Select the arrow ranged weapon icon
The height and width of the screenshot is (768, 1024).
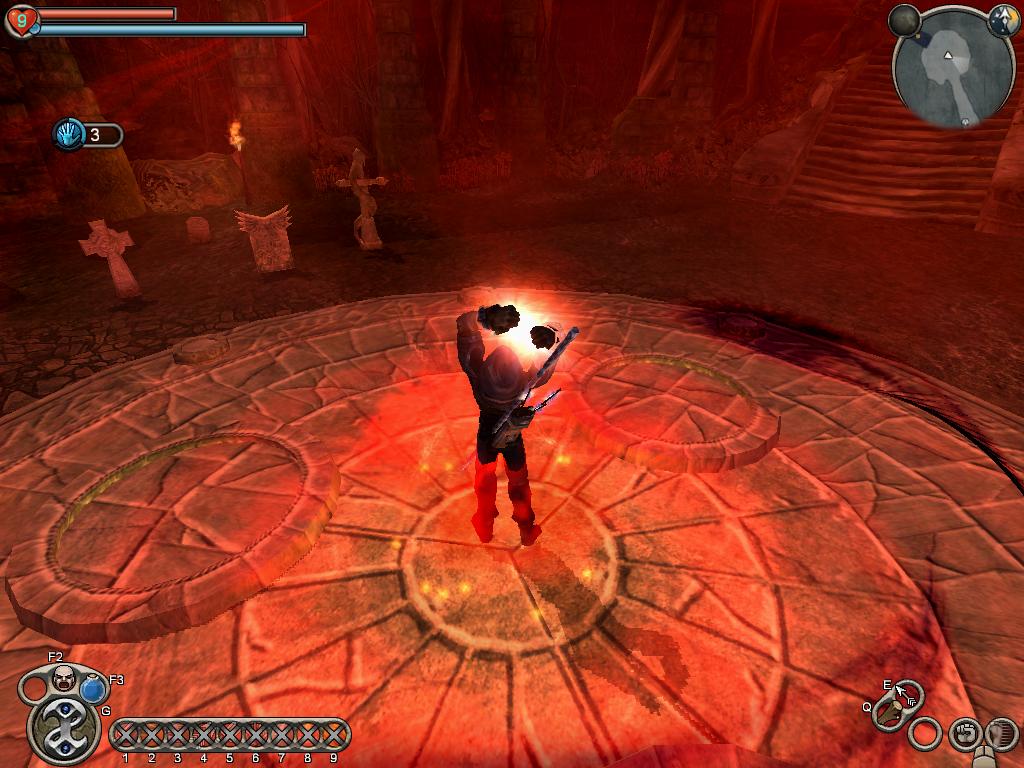coord(908,694)
